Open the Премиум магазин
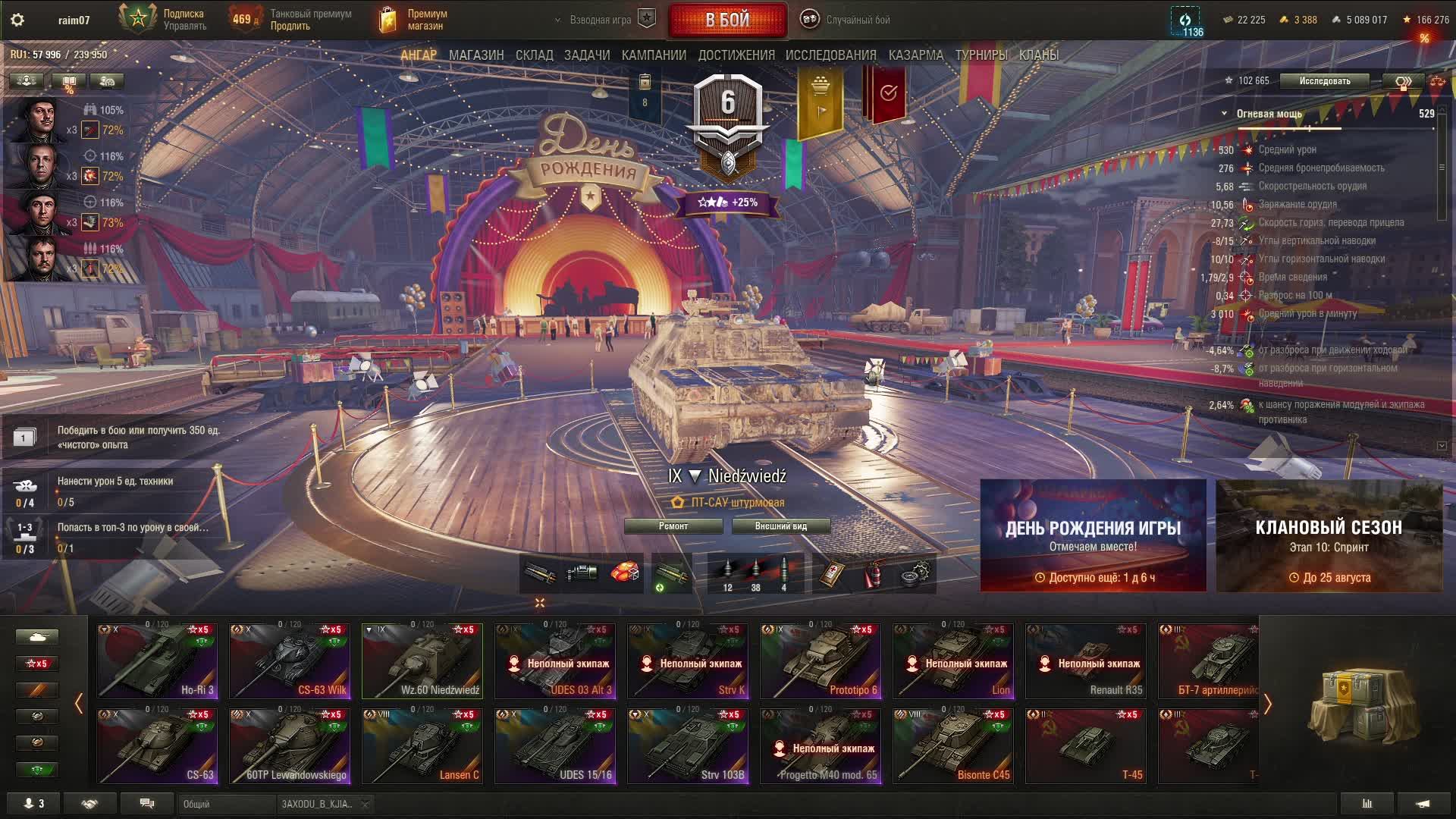The image size is (1456, 819). point(413,20)
